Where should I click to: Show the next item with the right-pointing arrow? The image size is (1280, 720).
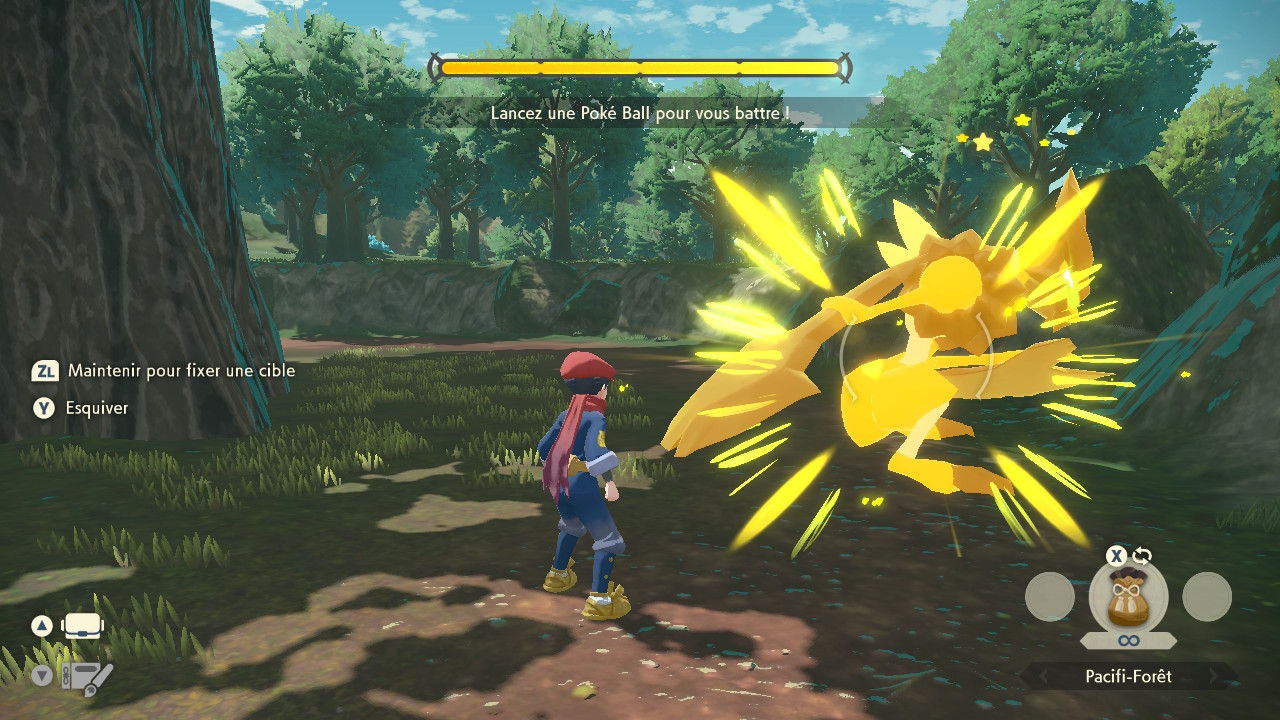coord(1214,677)
